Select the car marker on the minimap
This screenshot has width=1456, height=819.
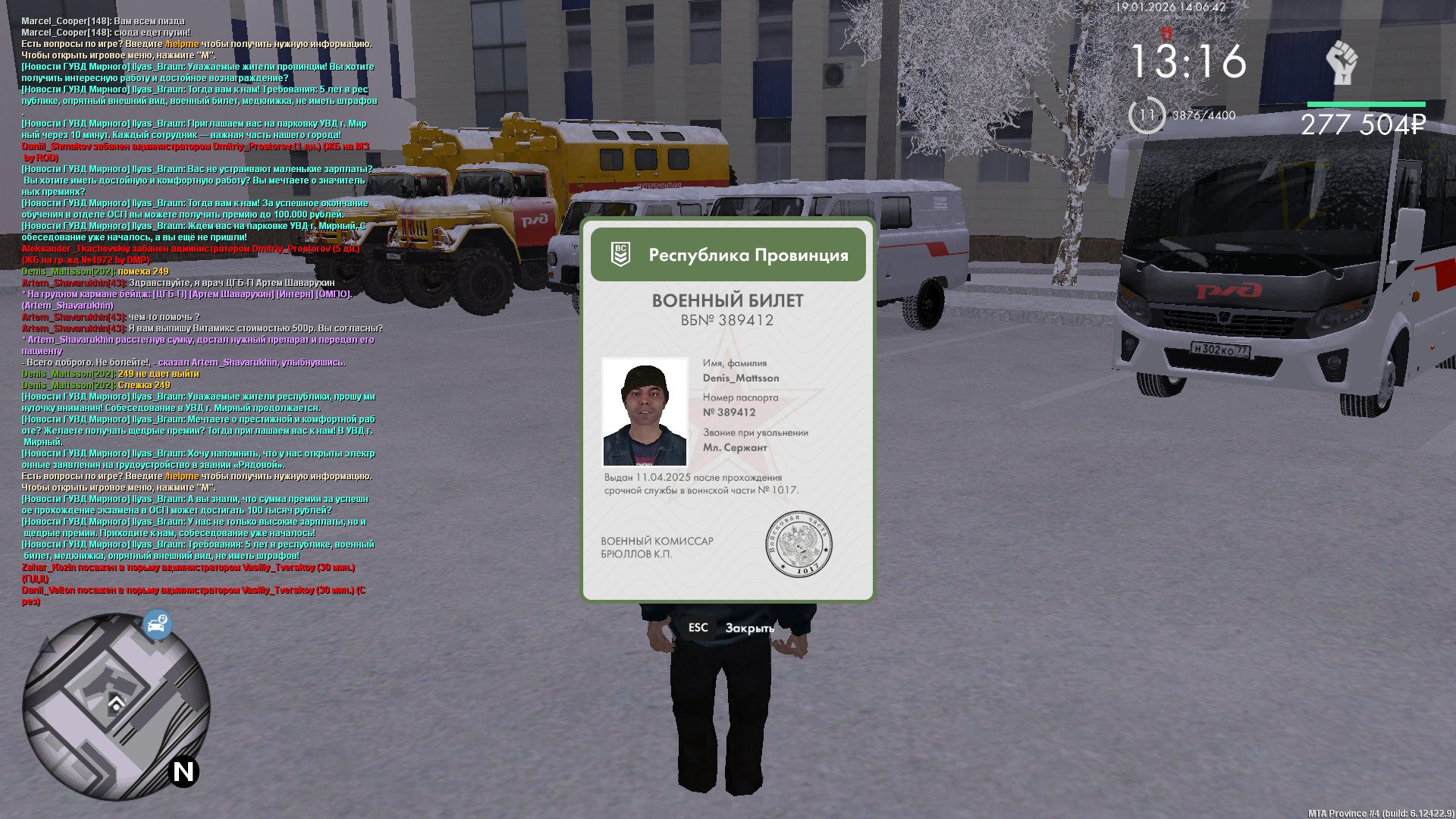pyautogui.click(x=157, y=625)
